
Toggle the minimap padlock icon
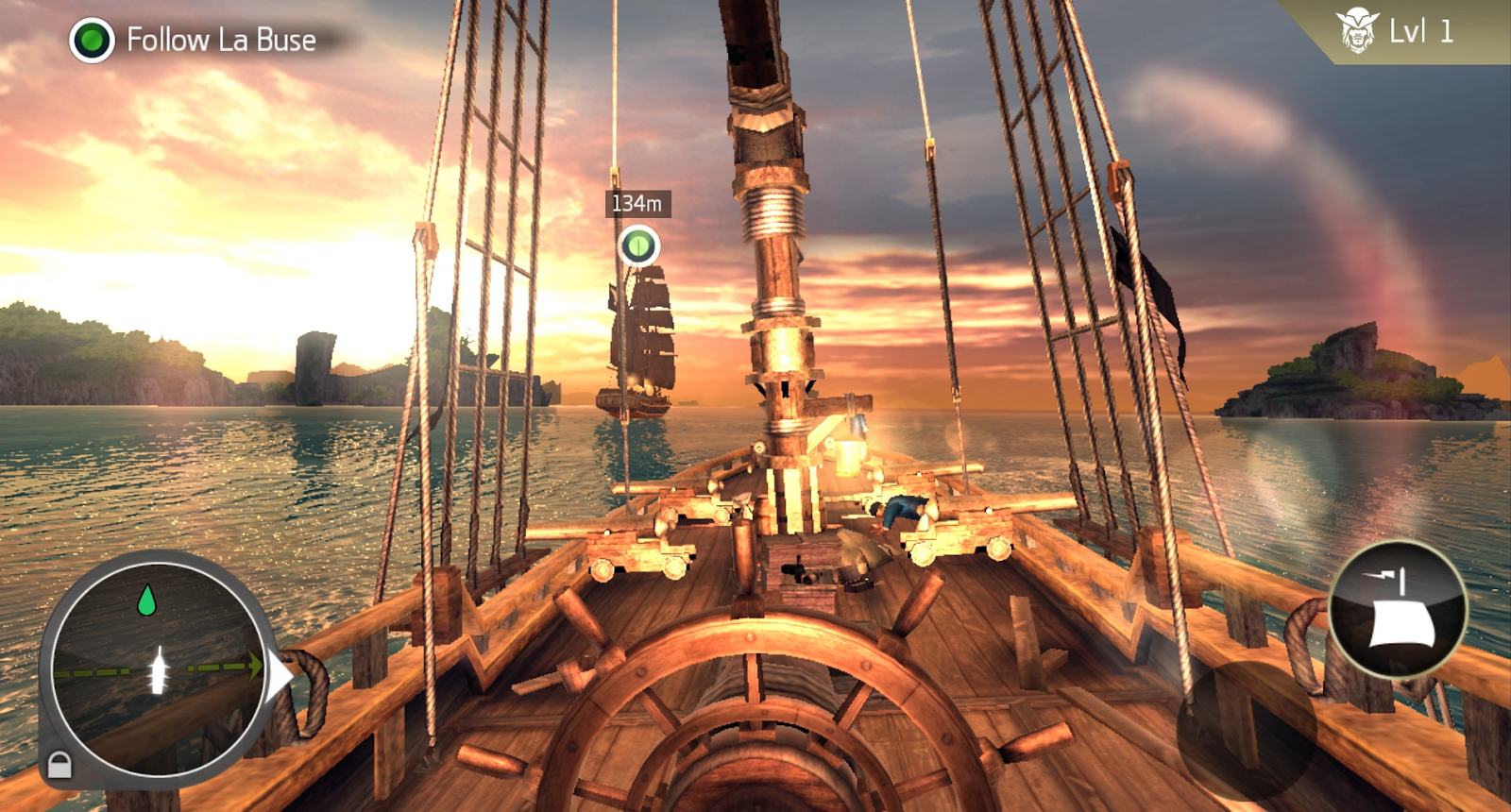tap(59, 764)
